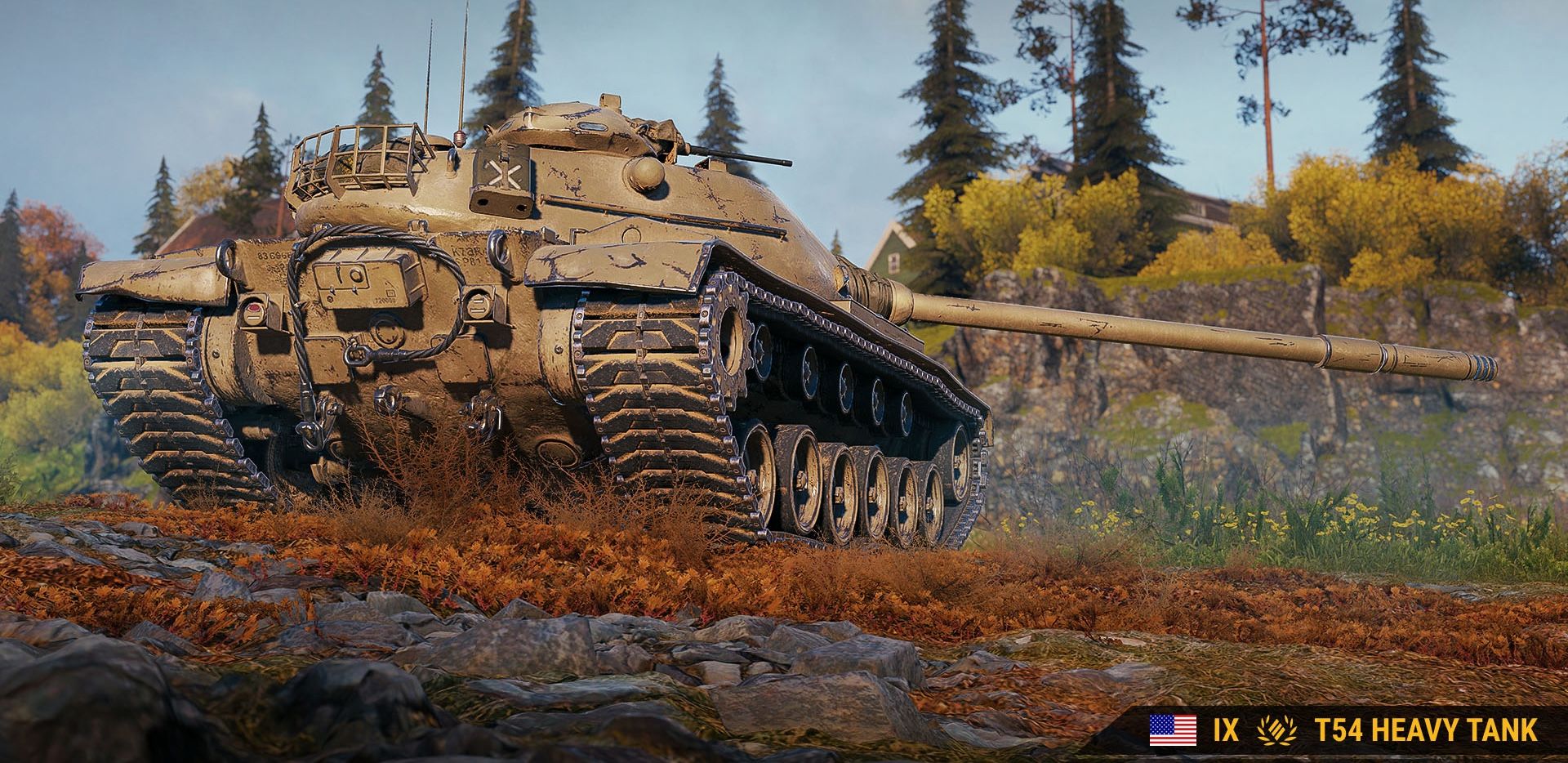Select the United States flag icon
The height and width of the screenshot is (763, 1568).
tap(1173, 729)
